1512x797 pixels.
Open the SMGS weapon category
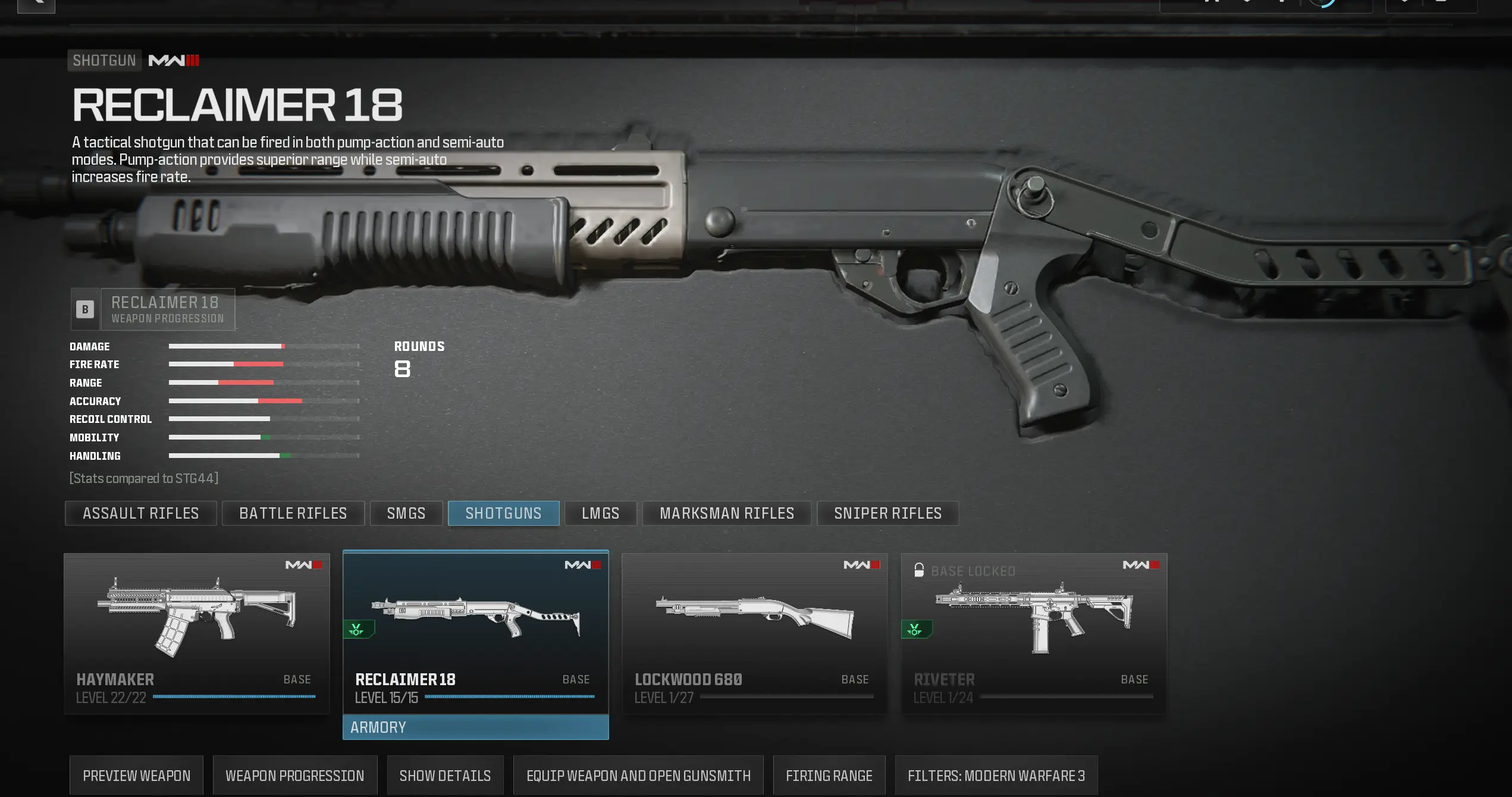pyautogui.click(x=406, y=513)
